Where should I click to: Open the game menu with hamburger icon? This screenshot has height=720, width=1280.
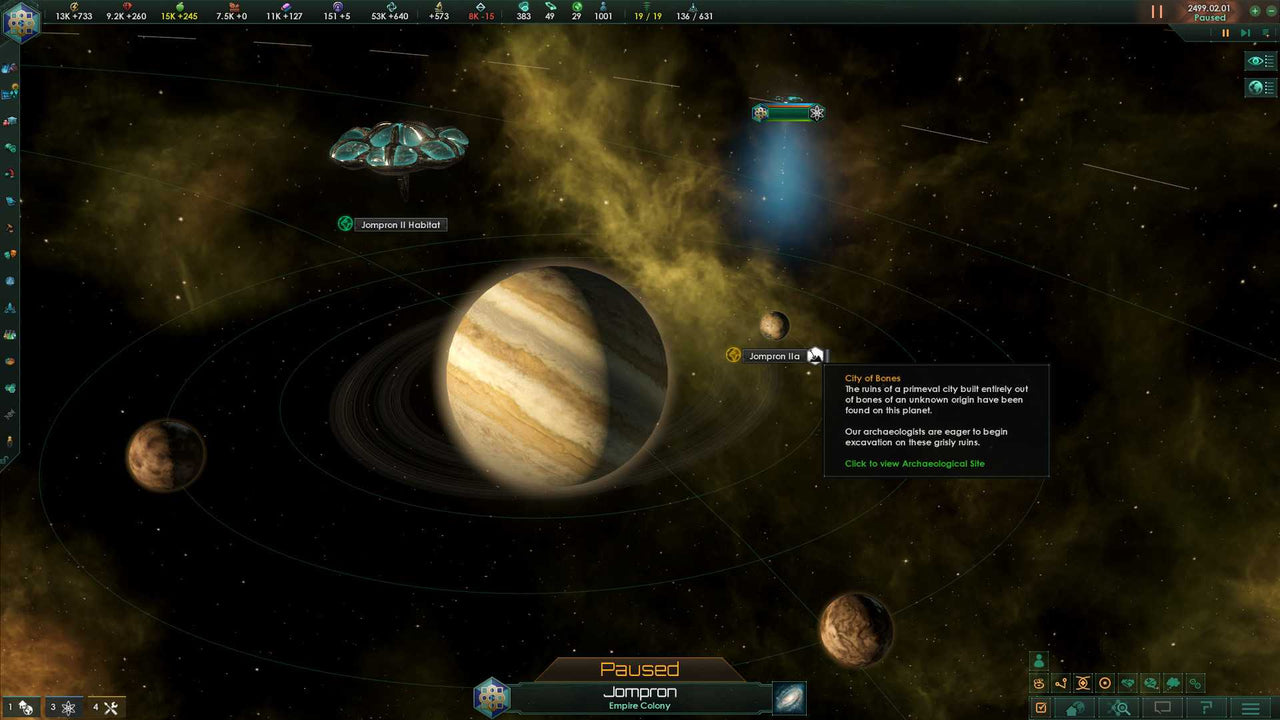pos(1250,708)
